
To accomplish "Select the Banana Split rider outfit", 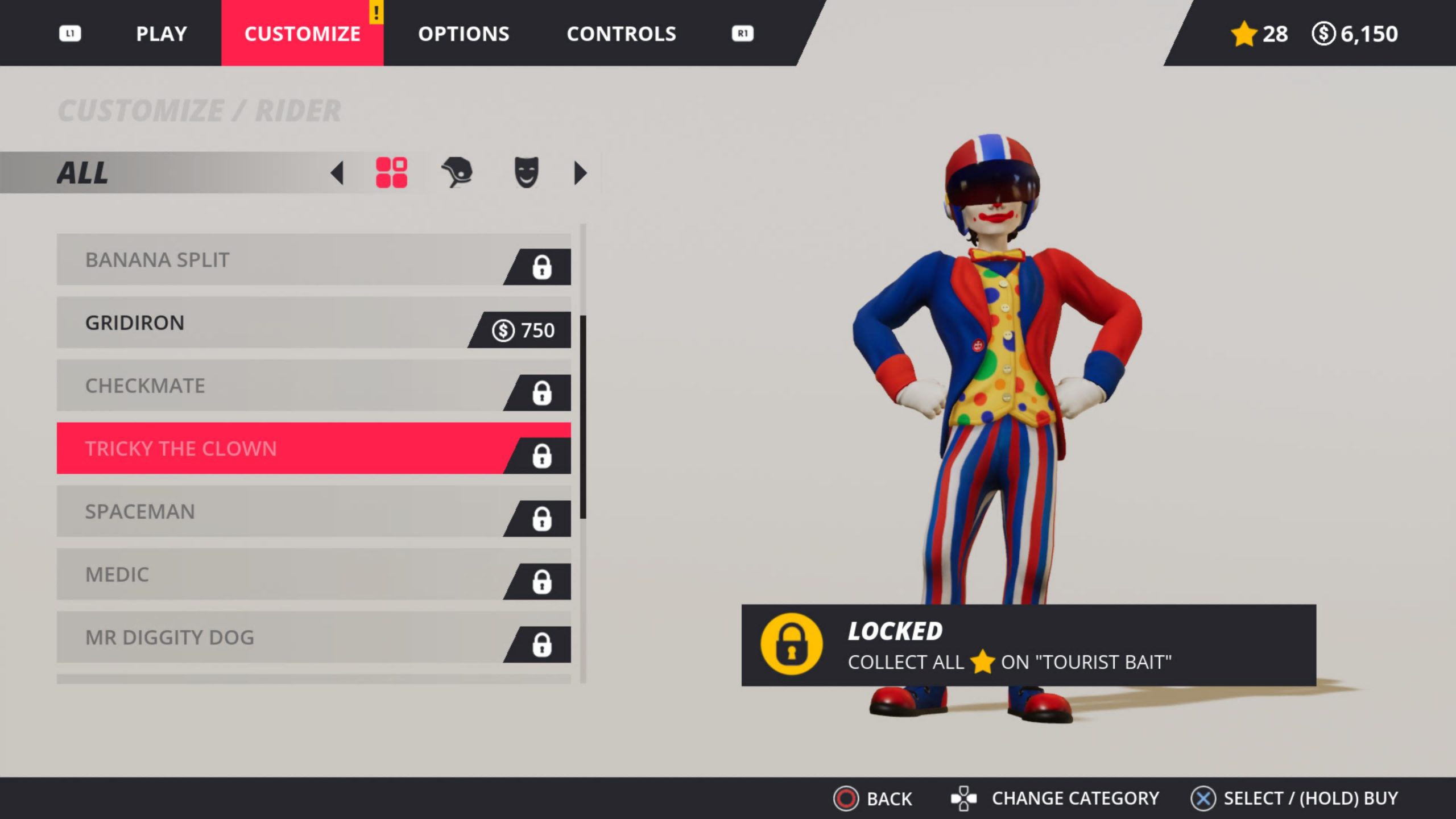I will coord(313,260).
